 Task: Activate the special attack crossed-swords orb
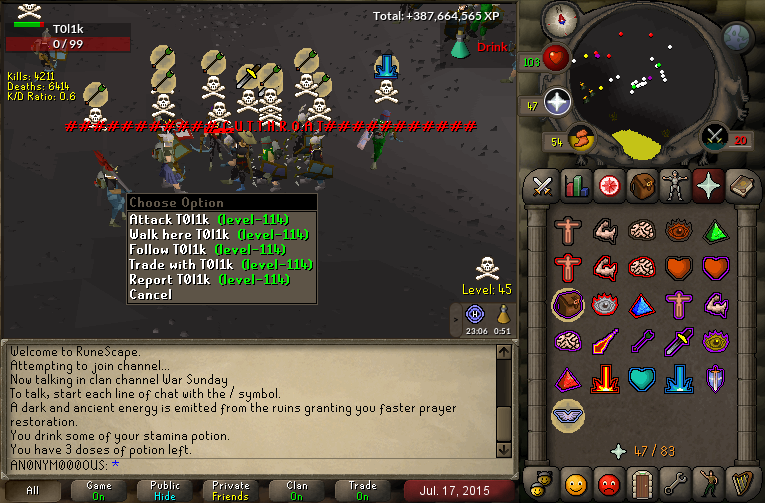click(x=714, y=136)
